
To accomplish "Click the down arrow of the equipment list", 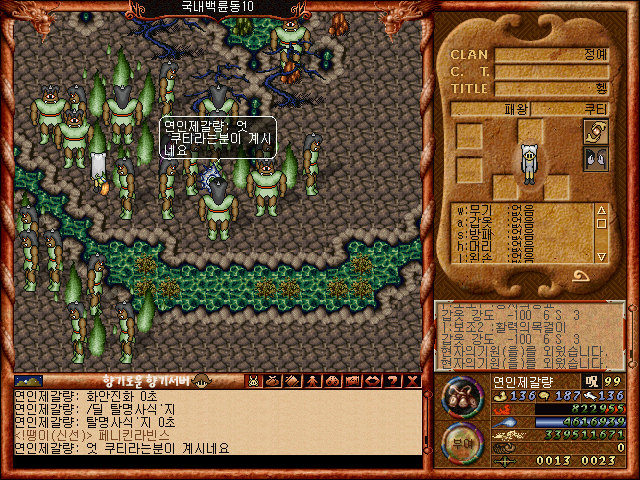I will tap(601, 257).
